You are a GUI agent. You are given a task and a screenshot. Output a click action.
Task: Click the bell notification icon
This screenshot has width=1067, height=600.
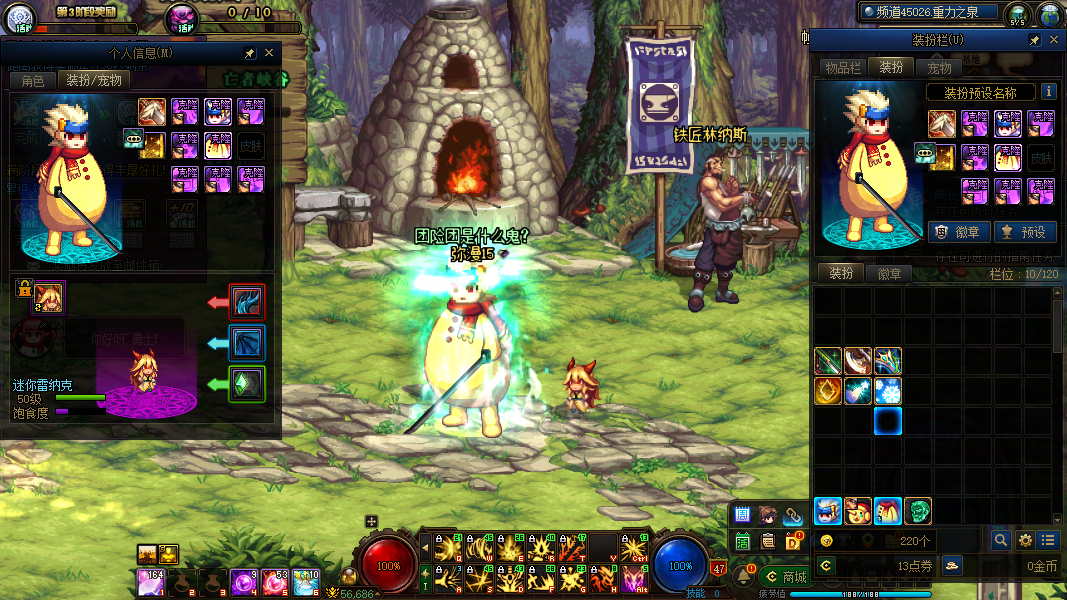coord(743,576)
